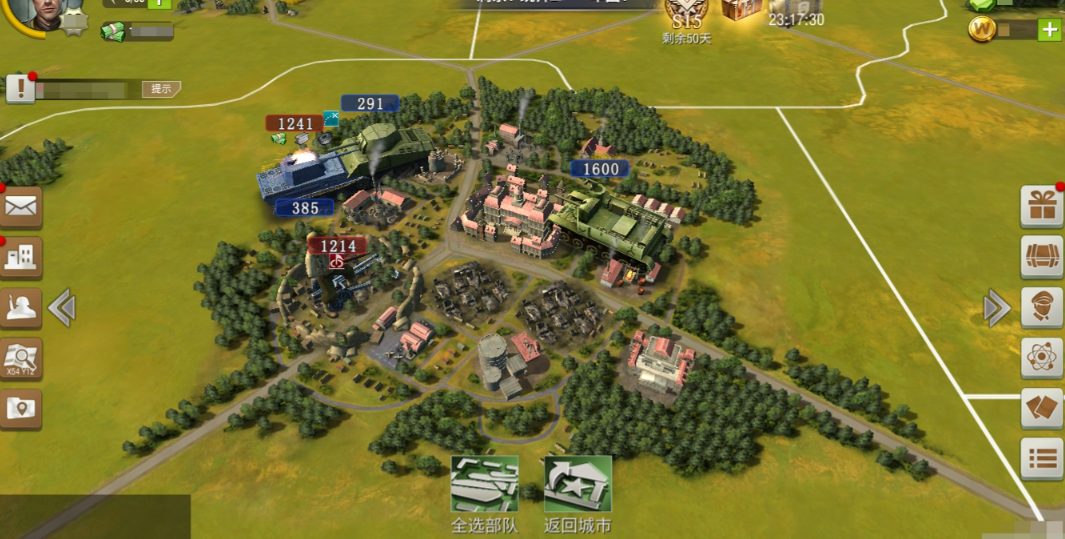Click the 提示 hint button
Screen dimensions: 1065x539
[160, 89]
